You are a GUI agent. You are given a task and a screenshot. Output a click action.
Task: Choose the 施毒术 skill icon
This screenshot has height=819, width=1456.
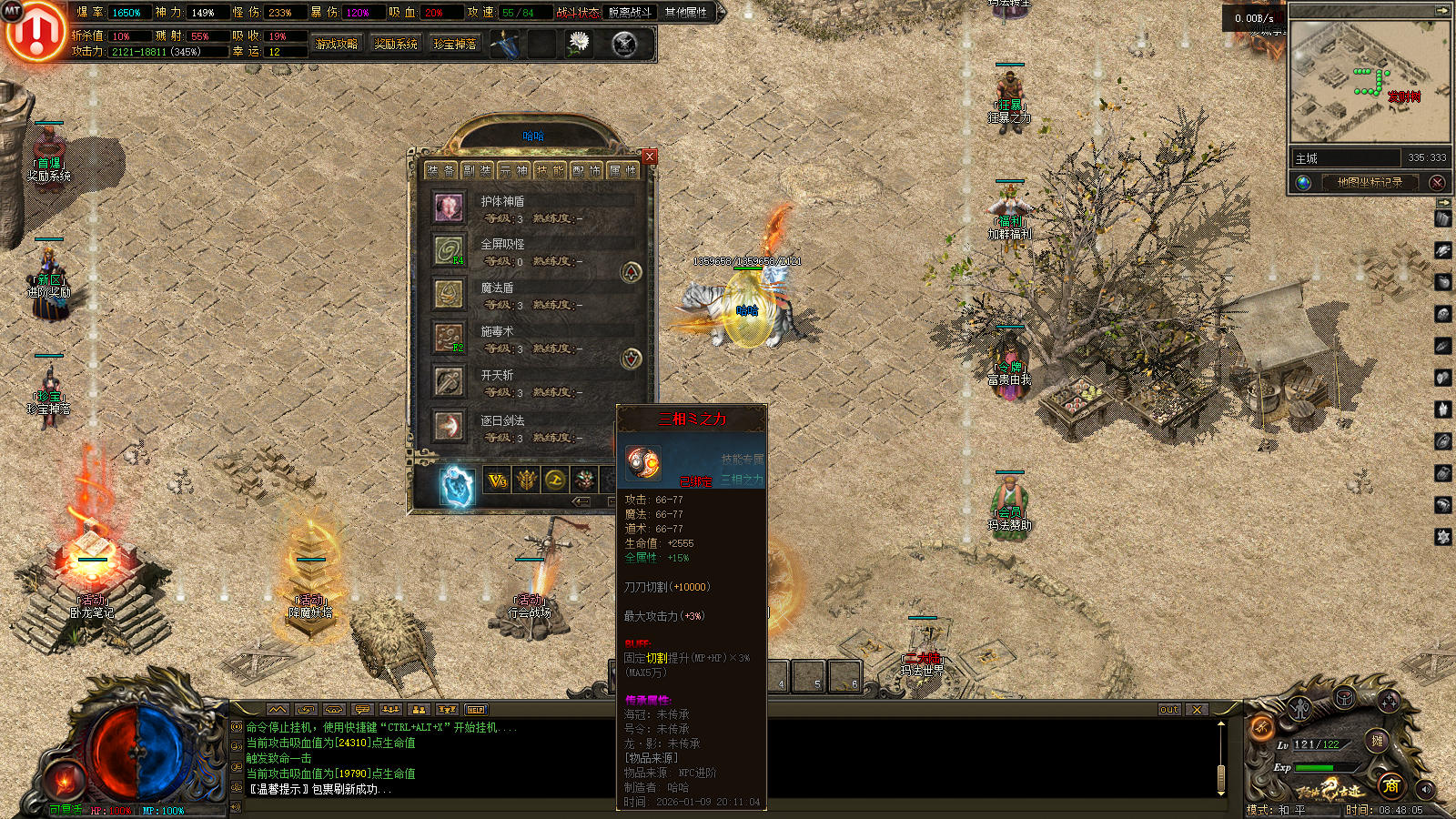click(448, 338)
